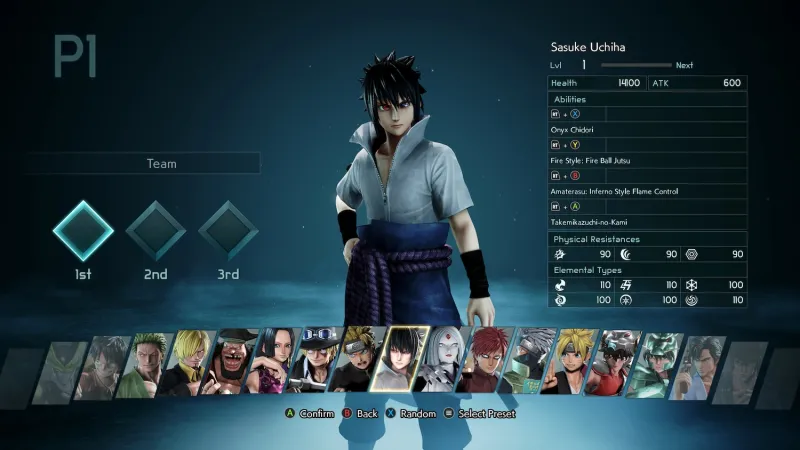
Task: Select Boa Hancock's portrait
Action: pos(275,364)
